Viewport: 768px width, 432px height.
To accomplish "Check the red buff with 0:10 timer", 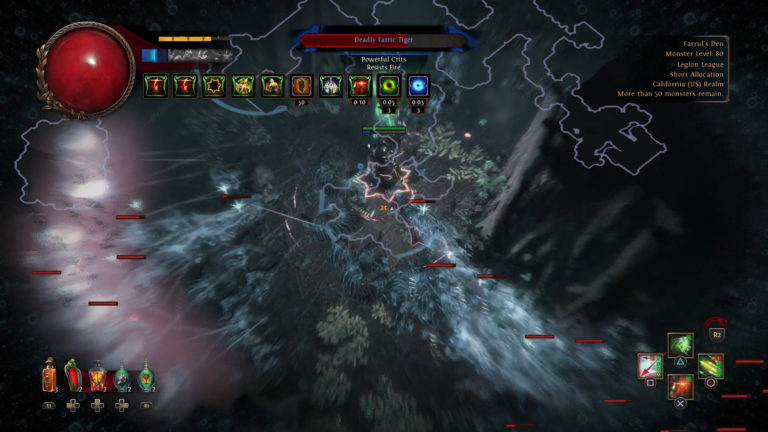I will click(x=359, y=86).
